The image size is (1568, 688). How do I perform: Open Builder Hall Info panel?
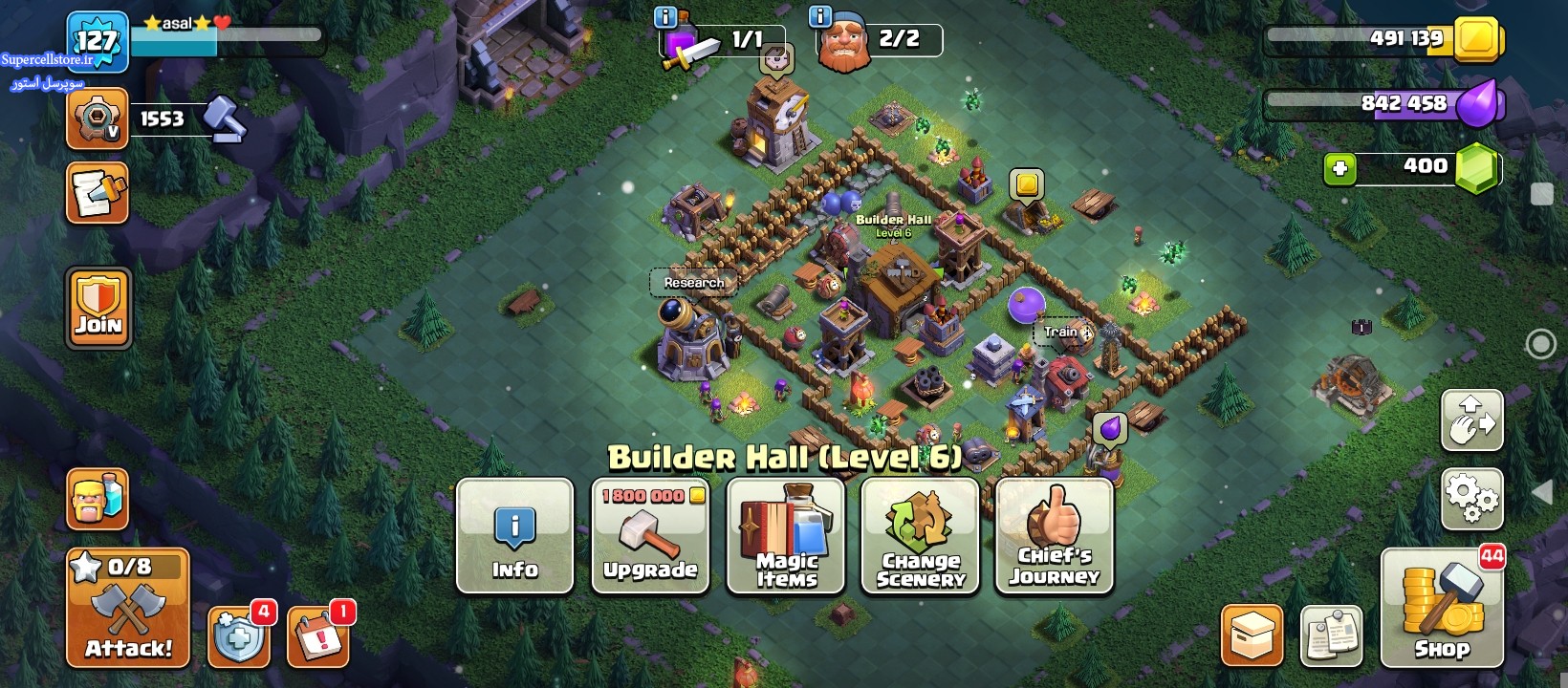(515, 536)
